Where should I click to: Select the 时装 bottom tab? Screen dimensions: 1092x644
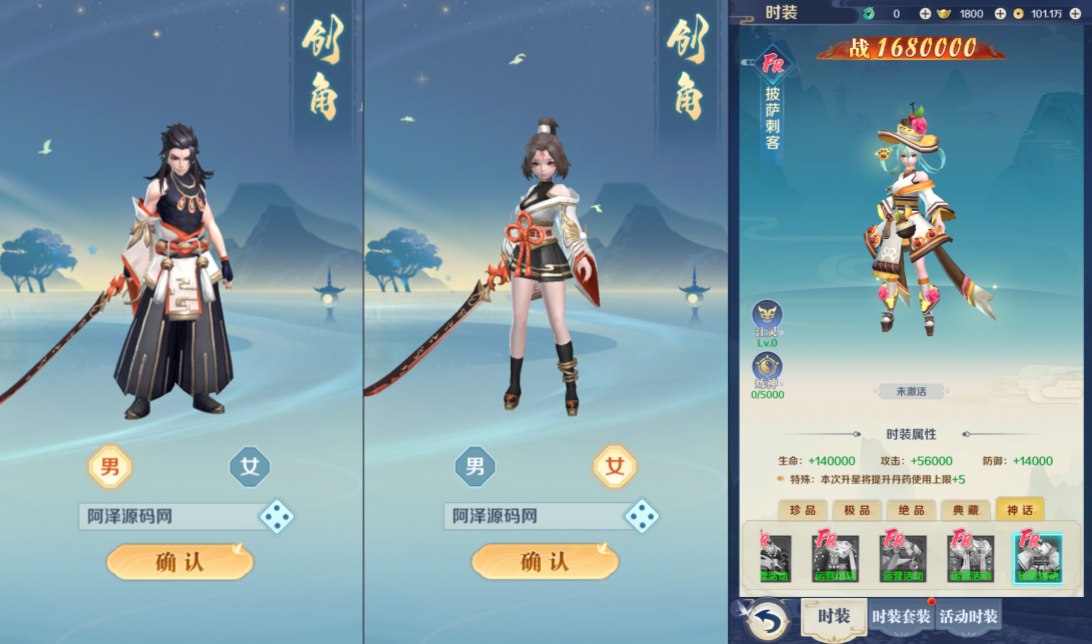(x=833, y=617)
